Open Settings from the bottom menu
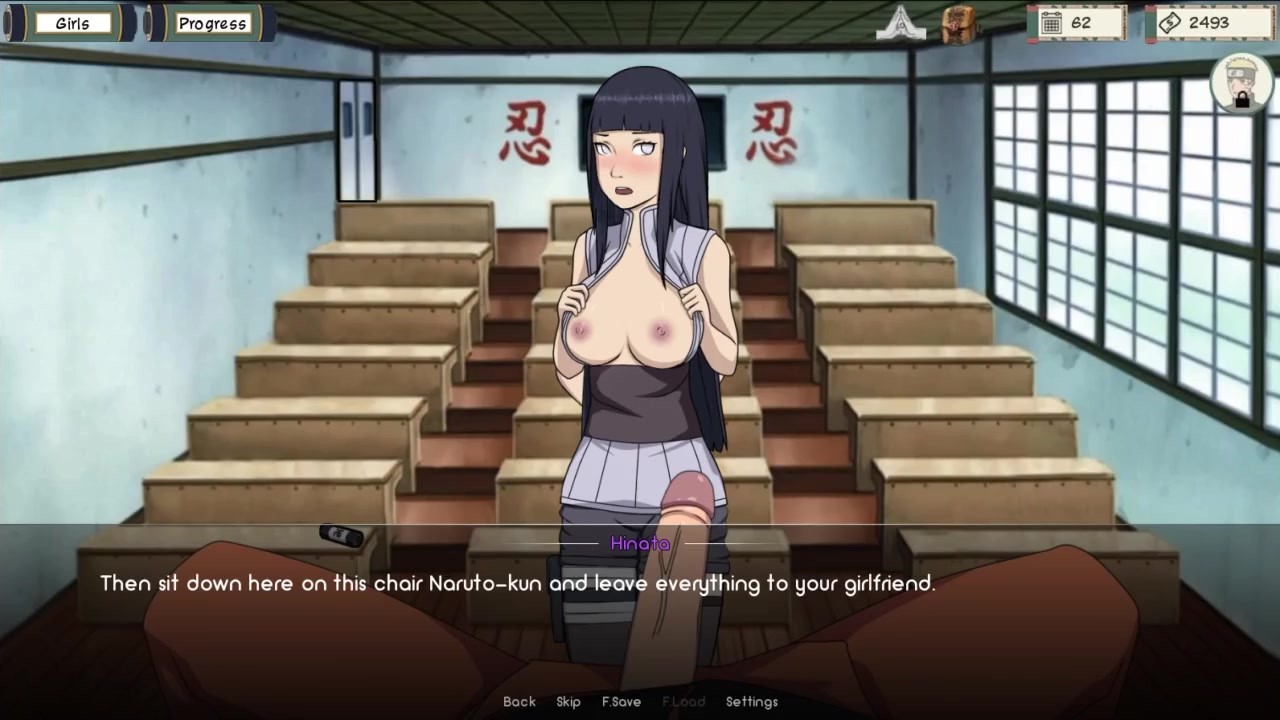 click(x=751, y=702)
